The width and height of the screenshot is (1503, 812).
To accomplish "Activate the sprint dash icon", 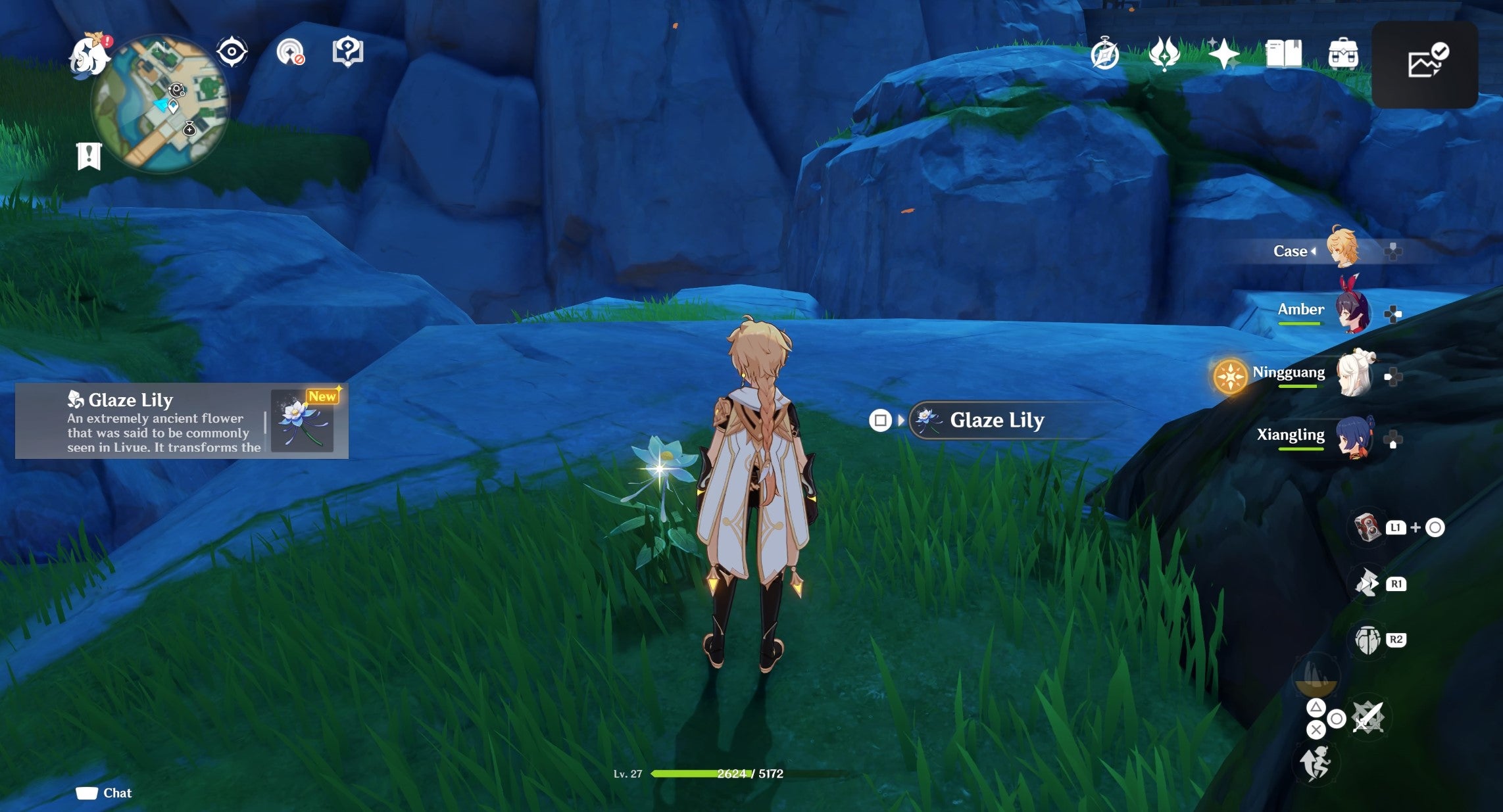I will [1315, 763].
